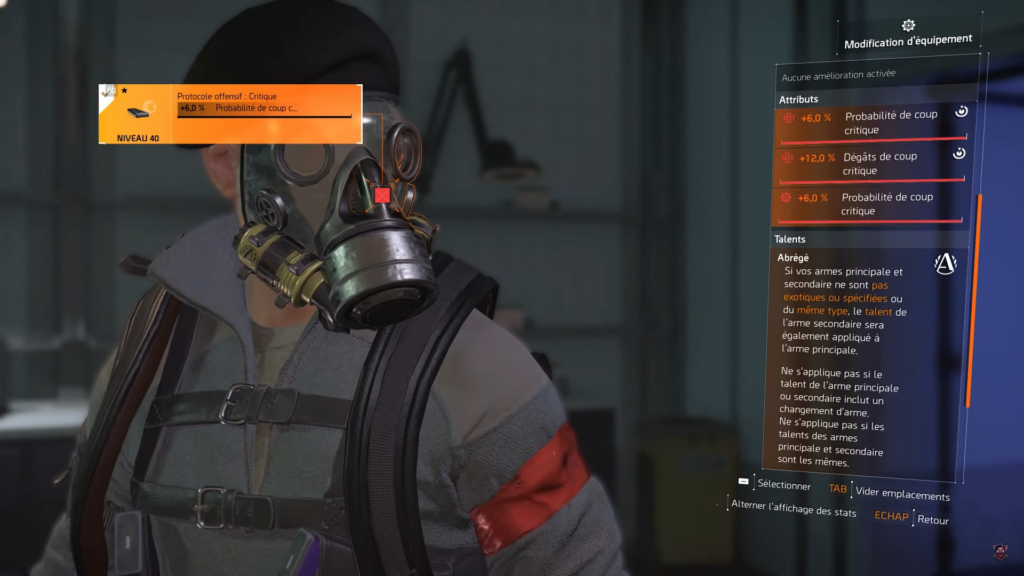Viewport: 1024px width, 576px height.
Task: Go back with the Retour button
Action: point(932,520)
